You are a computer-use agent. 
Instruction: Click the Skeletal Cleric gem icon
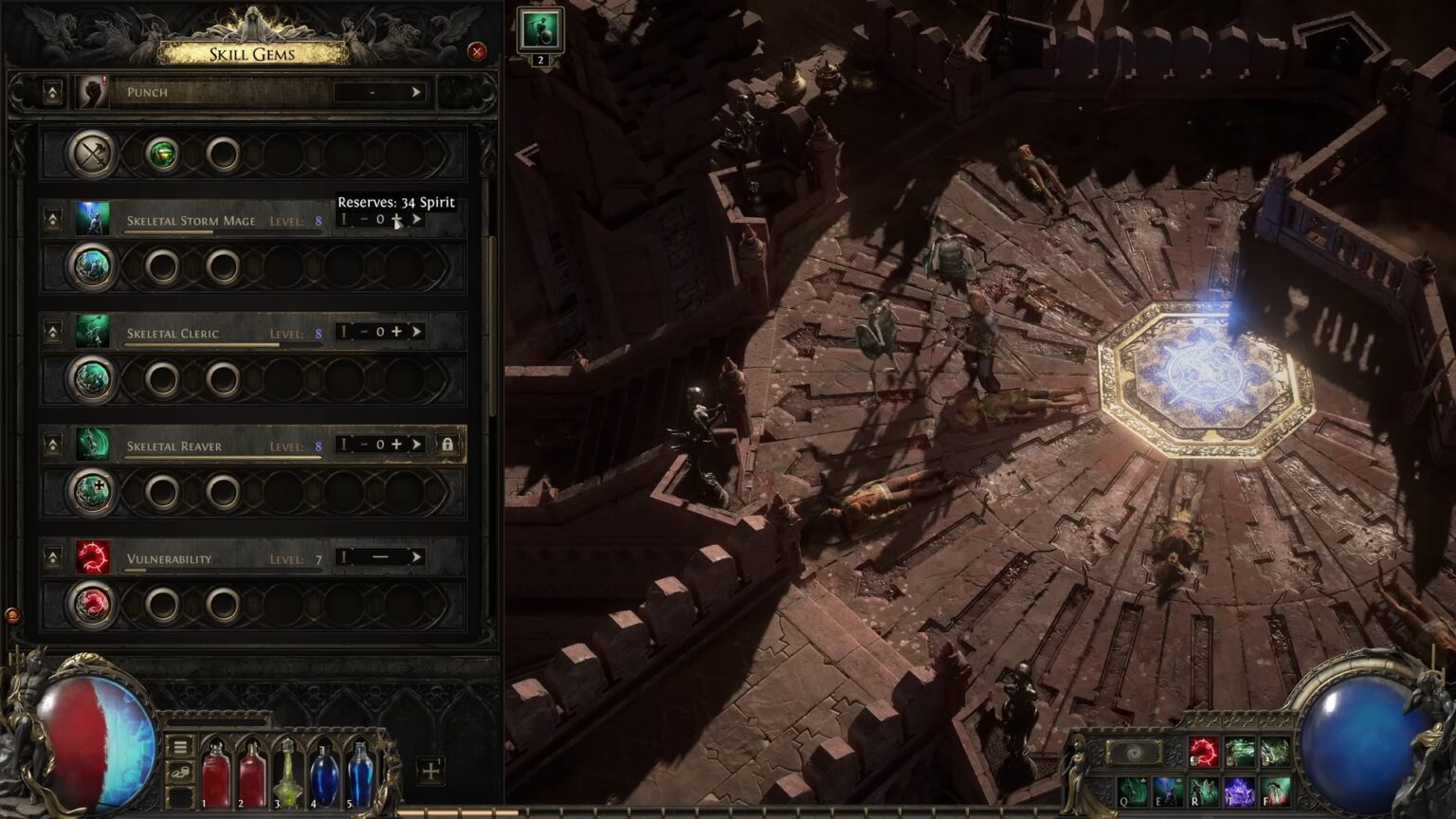(x=92, y=333)
